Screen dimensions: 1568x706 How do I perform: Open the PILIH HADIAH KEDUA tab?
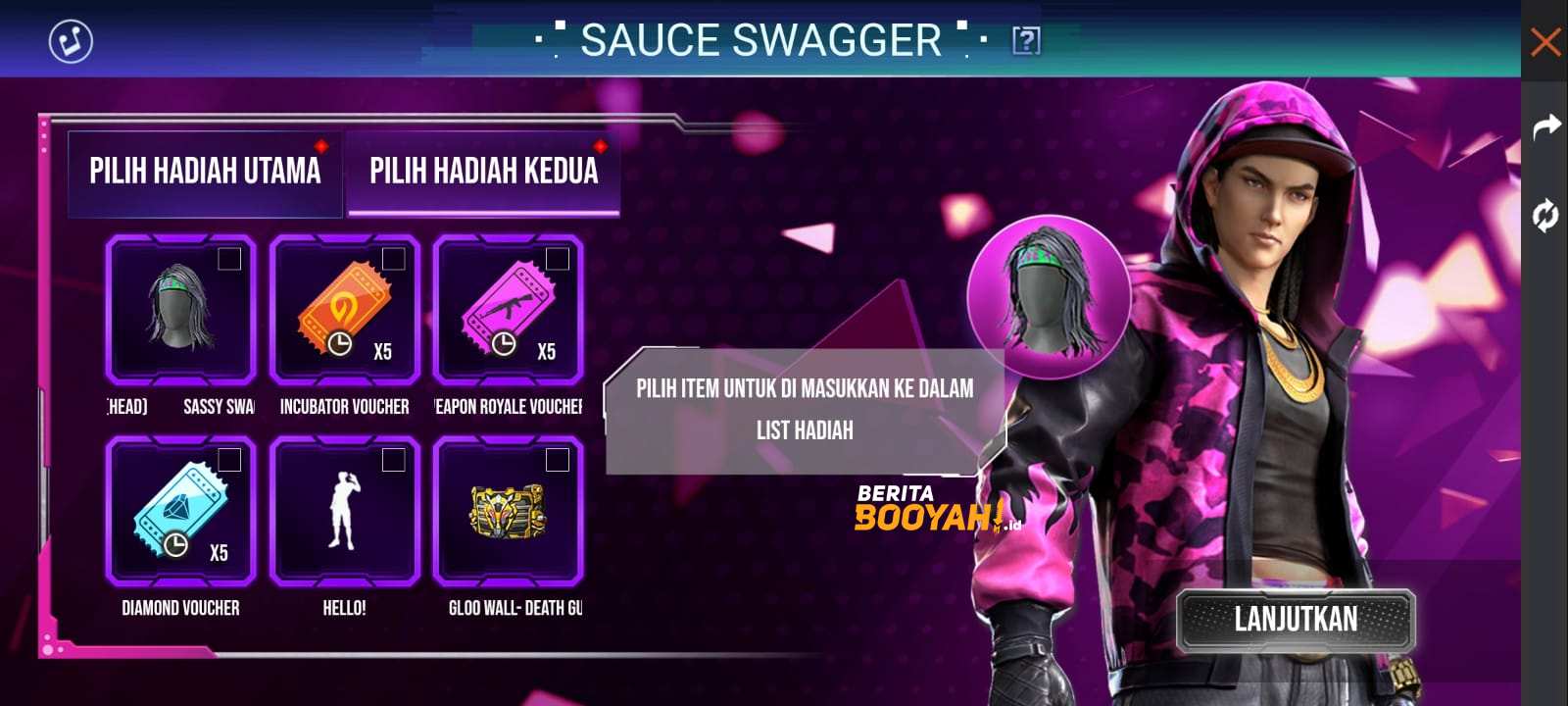[483, 172]
